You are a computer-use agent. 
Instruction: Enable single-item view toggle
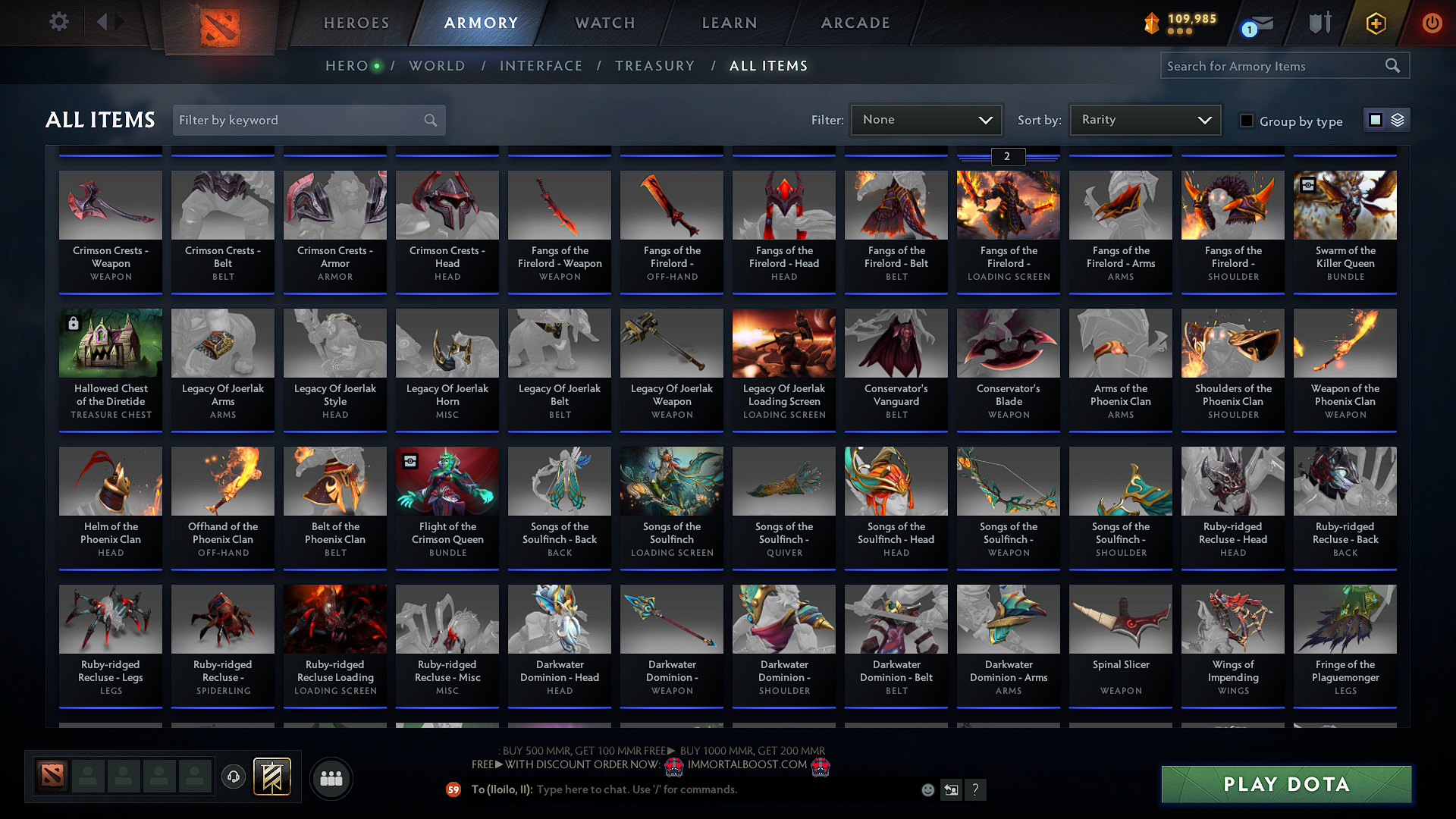pos(1375,119)
